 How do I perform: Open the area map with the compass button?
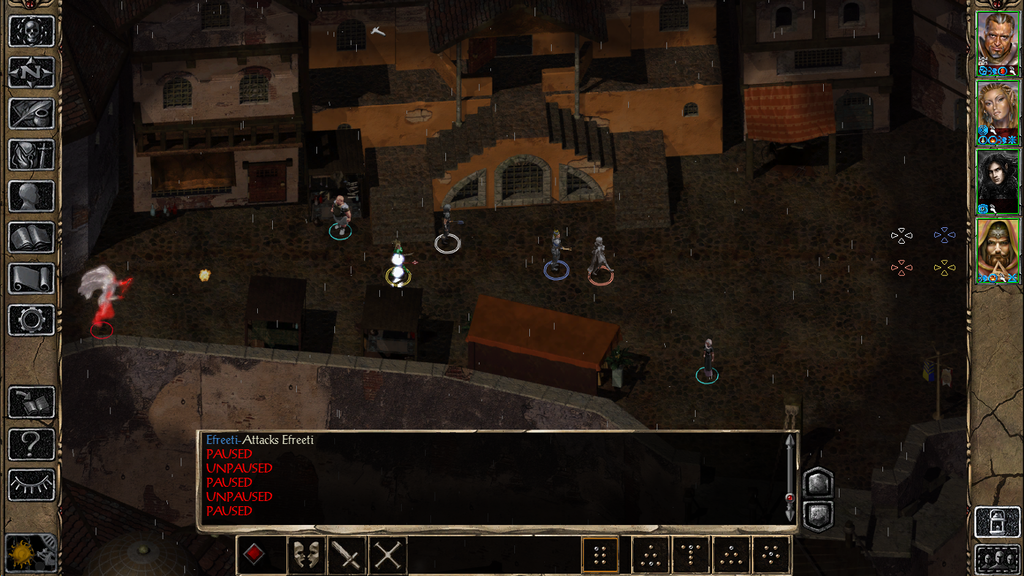(31, 72)
